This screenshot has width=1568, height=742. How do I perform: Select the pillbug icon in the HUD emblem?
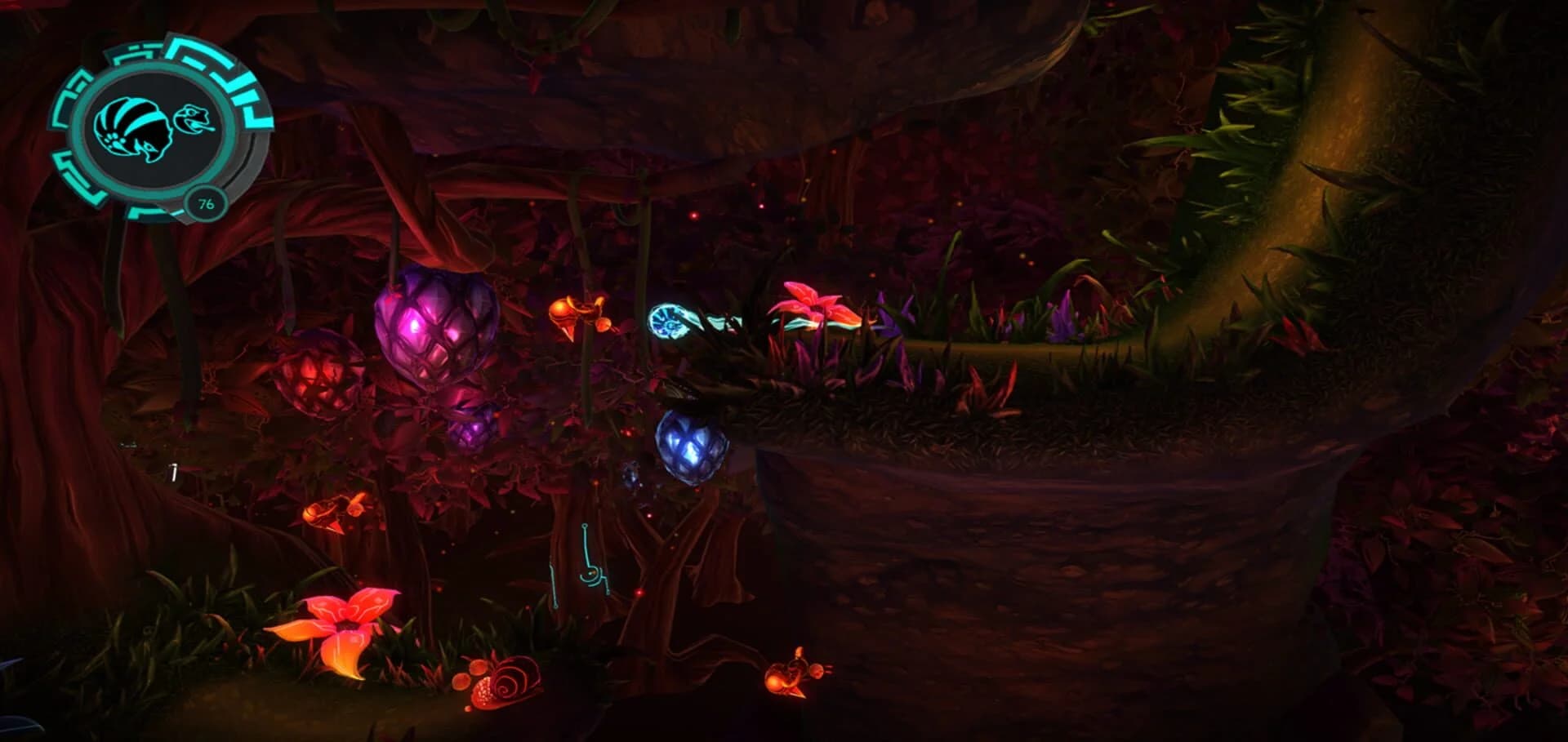[135, 127]
